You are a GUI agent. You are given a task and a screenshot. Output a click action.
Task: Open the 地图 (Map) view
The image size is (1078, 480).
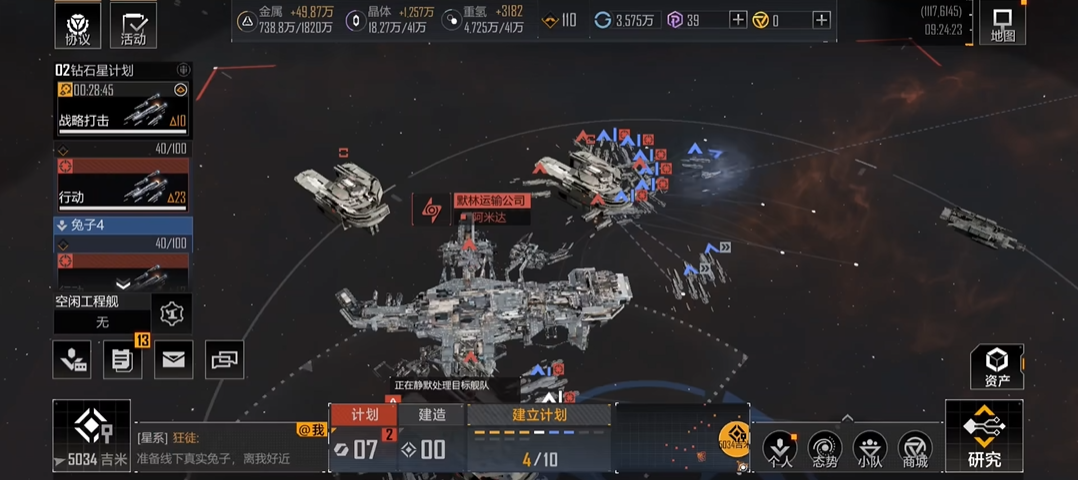click(x=1002, y=24)
